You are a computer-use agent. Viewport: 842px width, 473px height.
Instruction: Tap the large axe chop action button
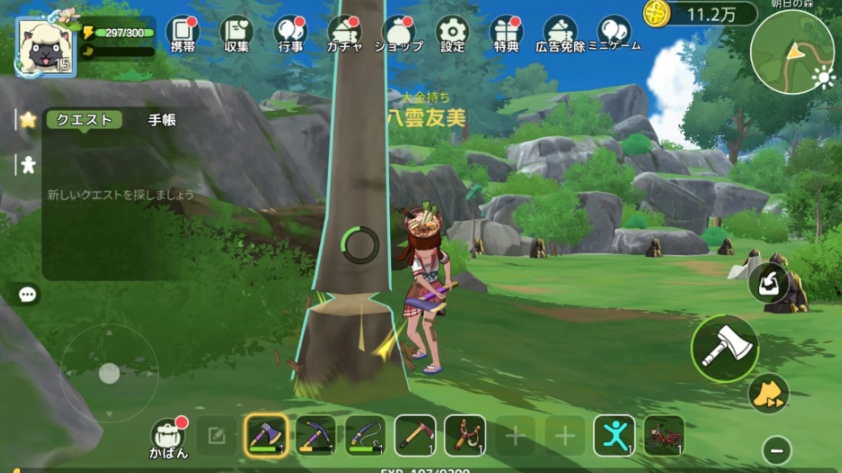(x=724, y=348)
